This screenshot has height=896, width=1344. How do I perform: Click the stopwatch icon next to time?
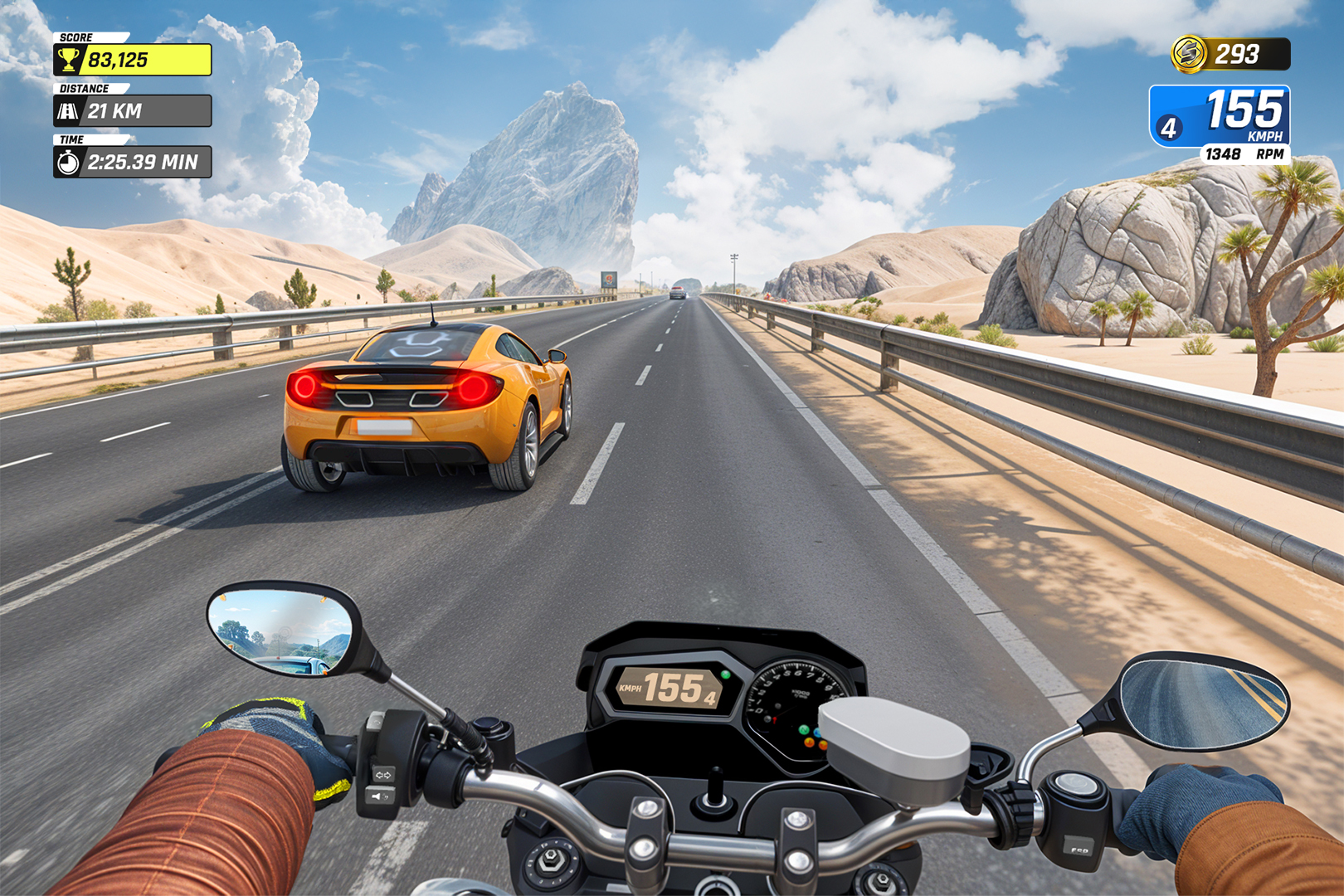[x=69, y=163]
